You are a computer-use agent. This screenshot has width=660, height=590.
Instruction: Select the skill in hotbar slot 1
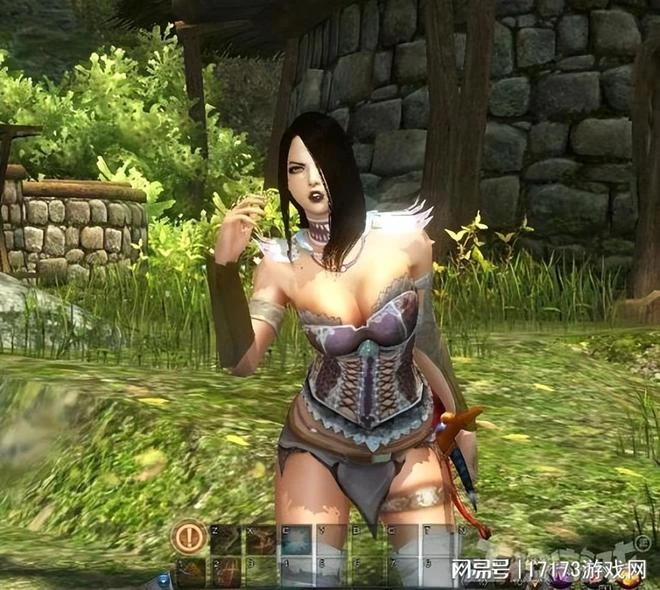191,572
